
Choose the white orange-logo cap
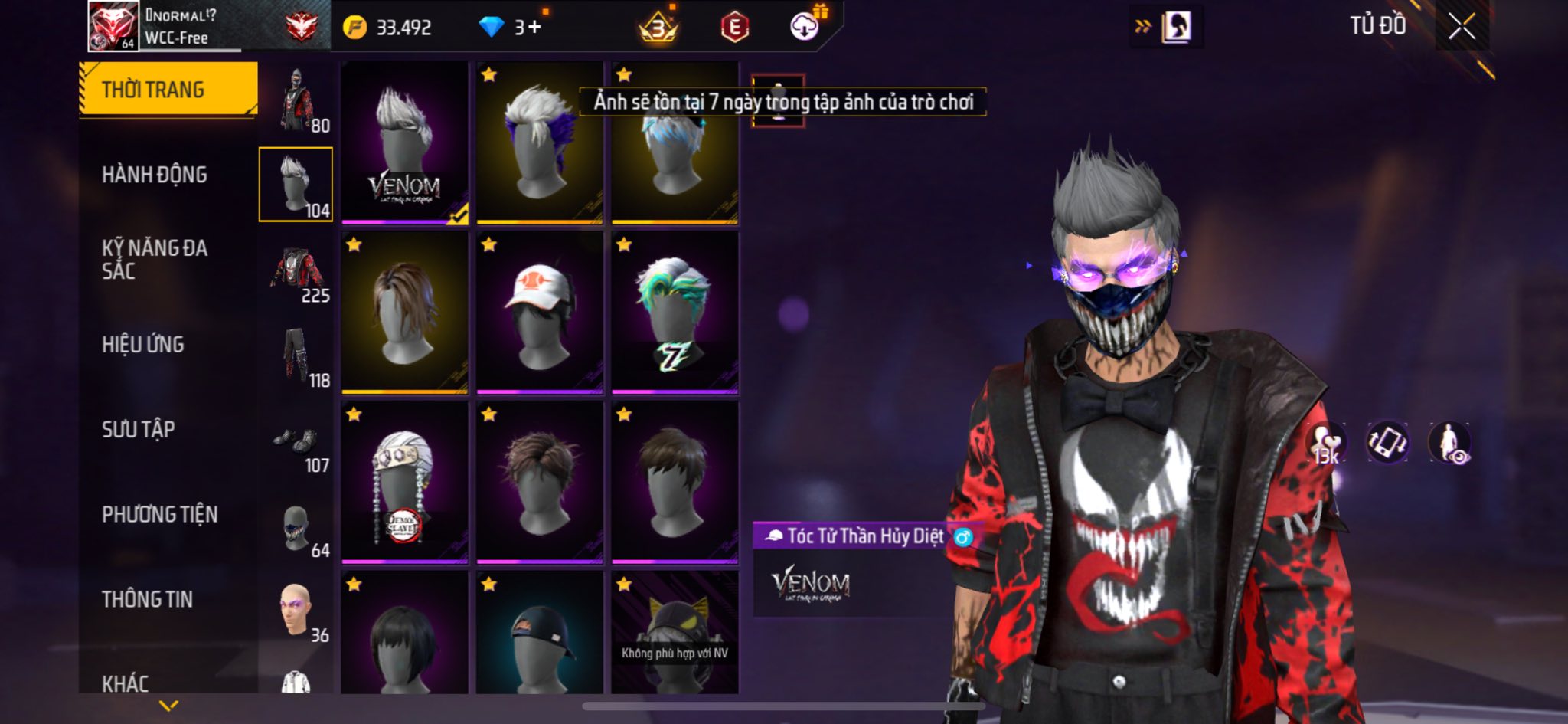539,313
